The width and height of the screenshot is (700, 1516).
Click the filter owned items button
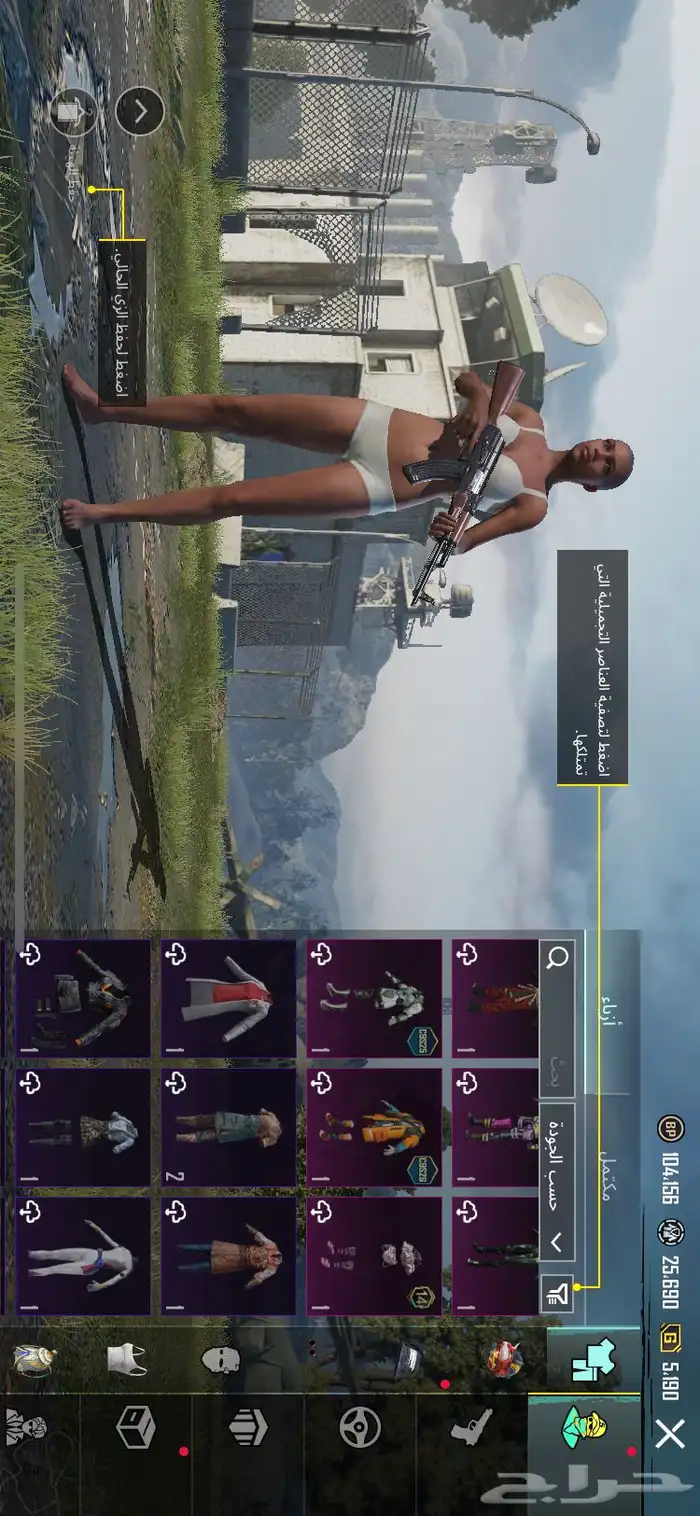point(557,1295)
